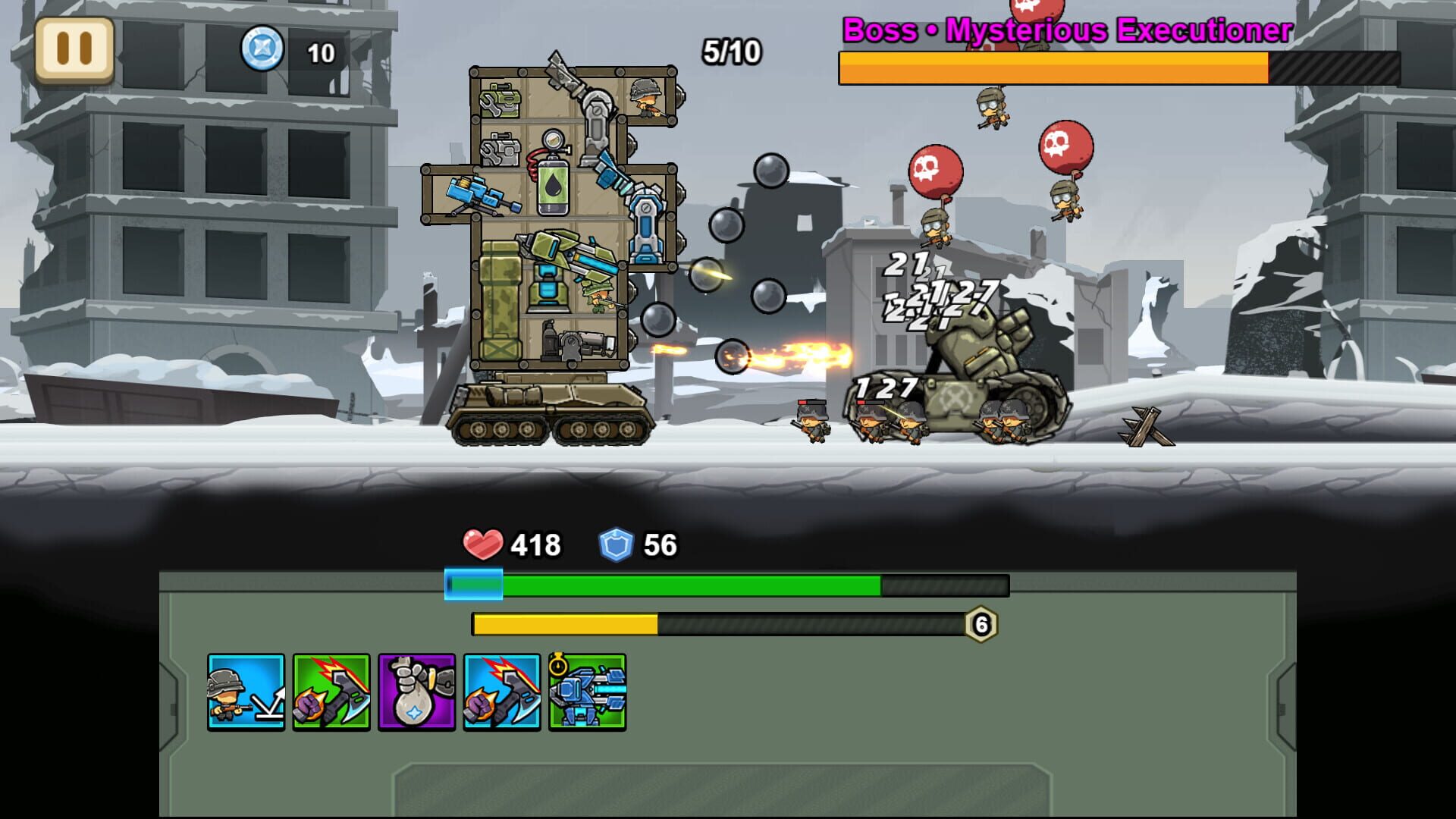The height and width of the screenshot is (819, 1456).
Task: Click the wave counter showing 5/10
Action: point(730,52)
